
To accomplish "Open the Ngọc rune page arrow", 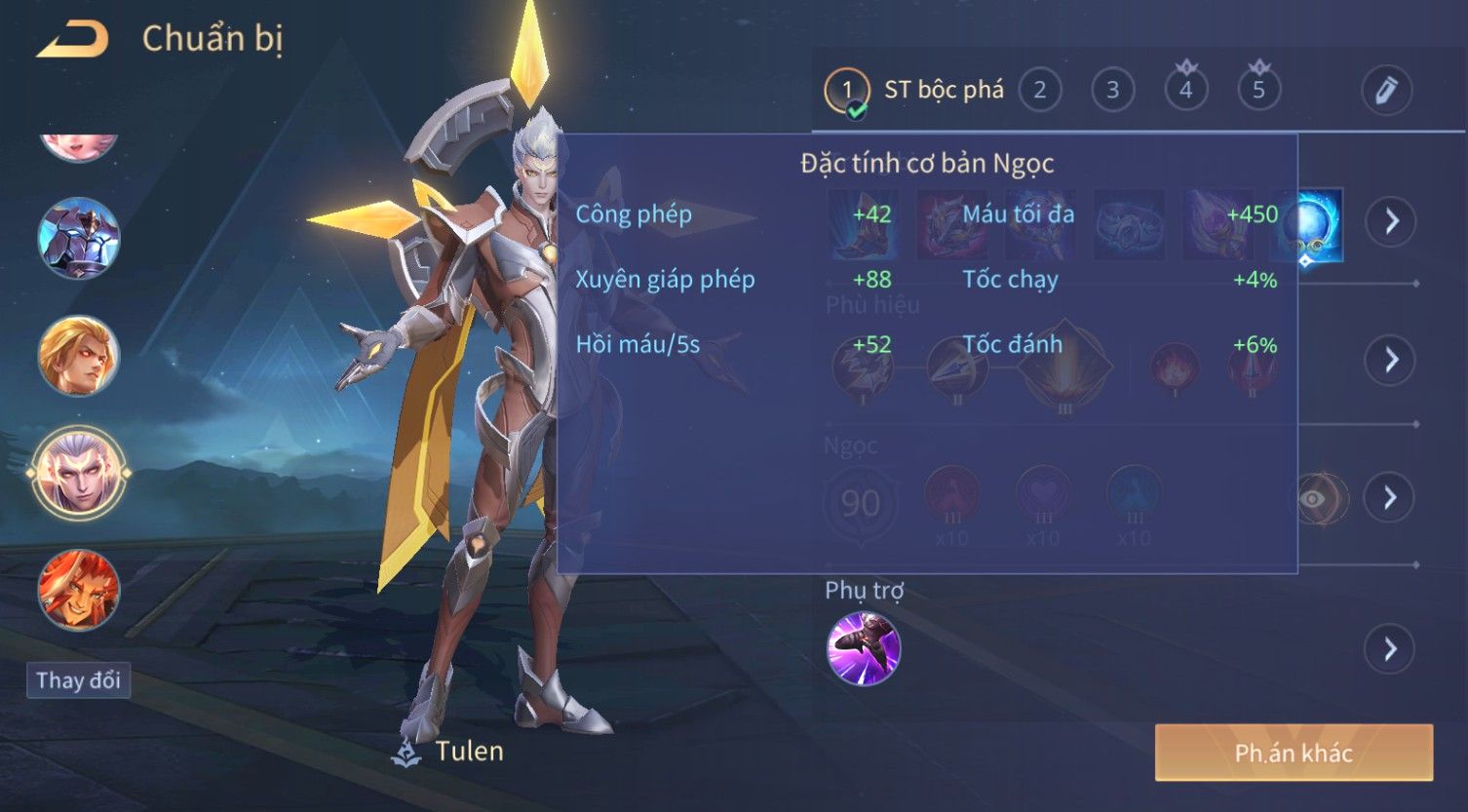I will coord(1390,497).
